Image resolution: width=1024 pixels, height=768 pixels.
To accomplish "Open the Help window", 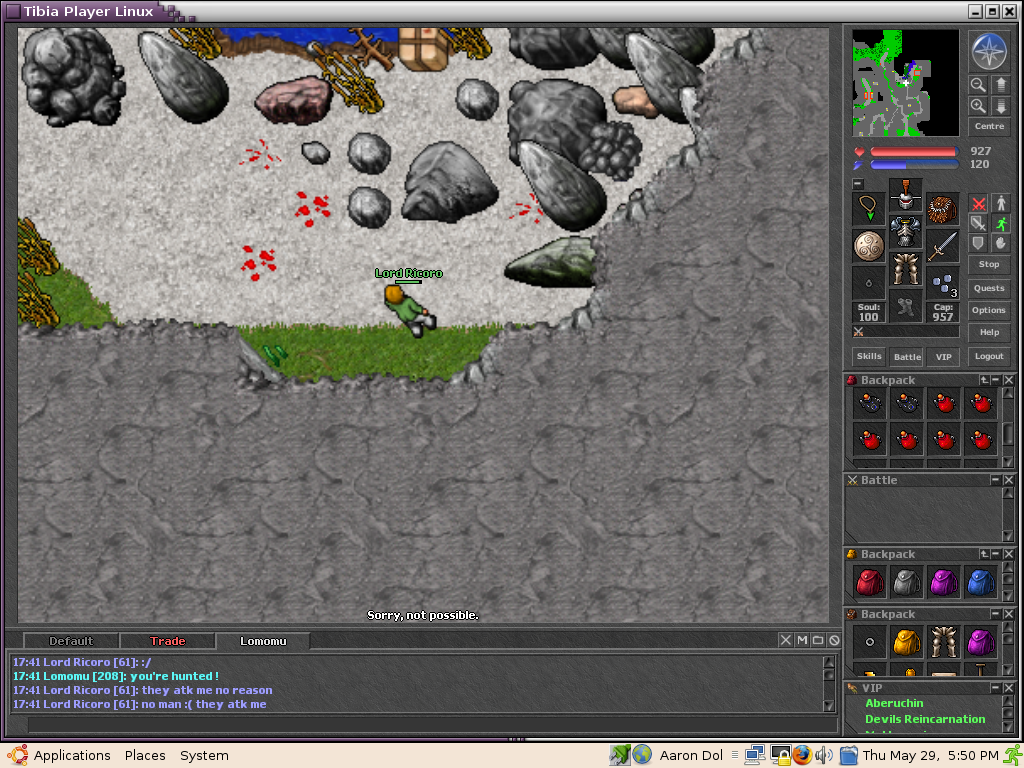I will (989, 332).
